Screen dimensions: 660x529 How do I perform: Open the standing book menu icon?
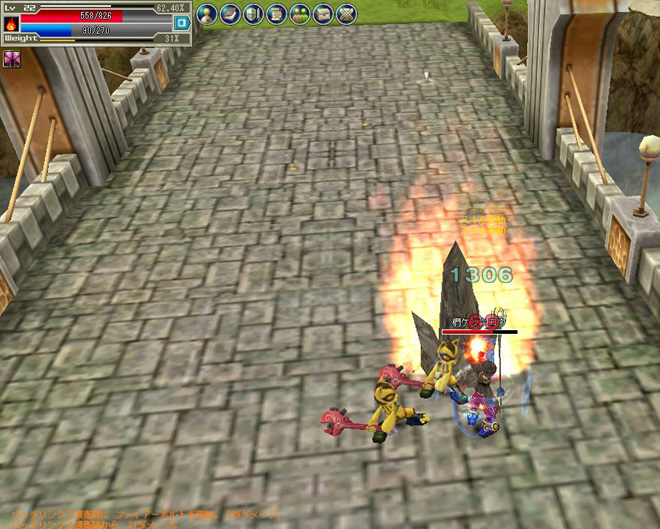click(x=253, y=14)
